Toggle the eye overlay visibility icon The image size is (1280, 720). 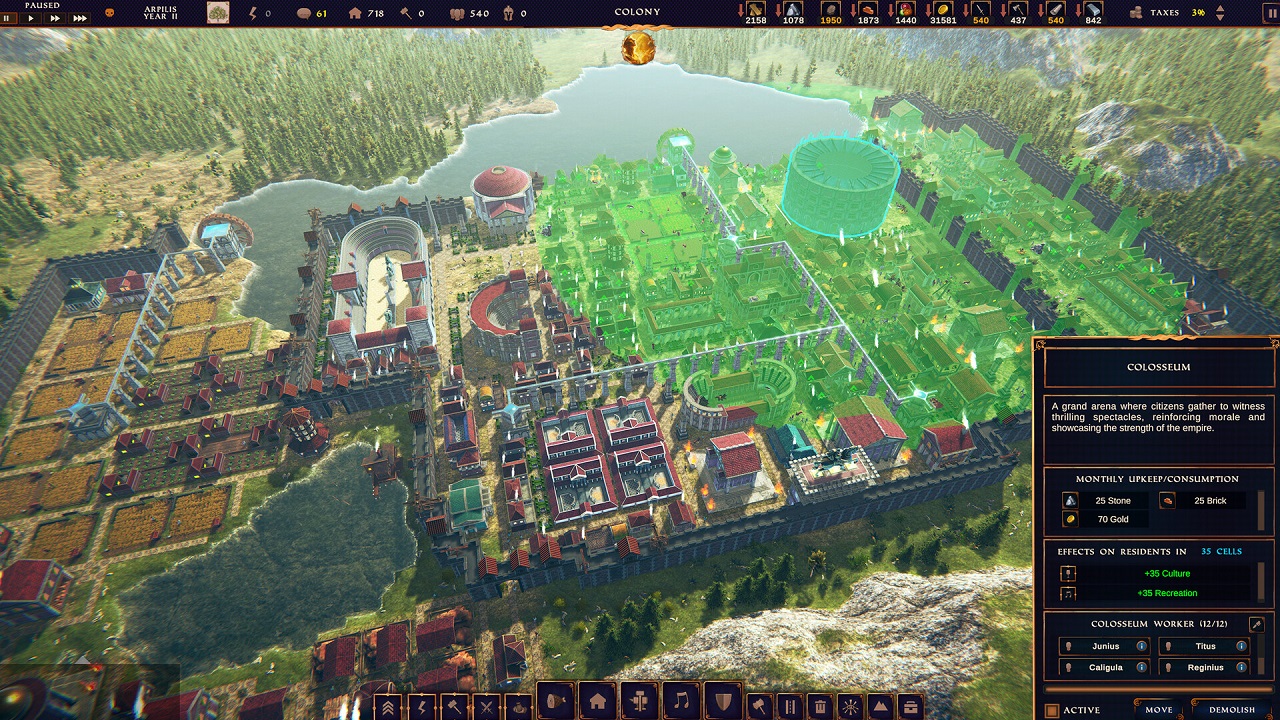tap(851, 706)
